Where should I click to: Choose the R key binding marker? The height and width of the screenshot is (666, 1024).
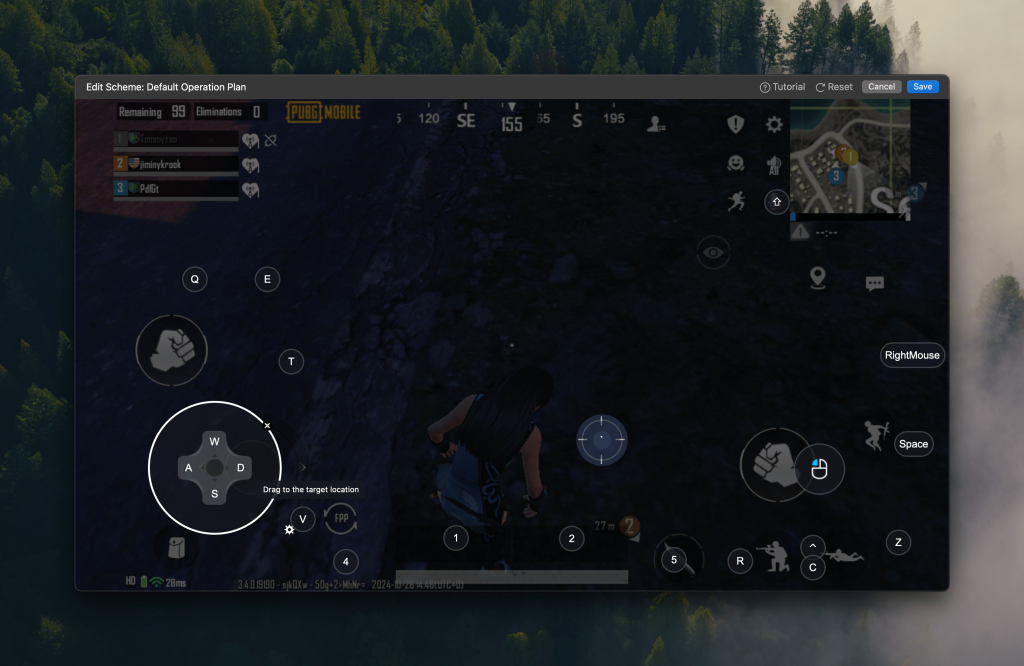coord(740,561)
